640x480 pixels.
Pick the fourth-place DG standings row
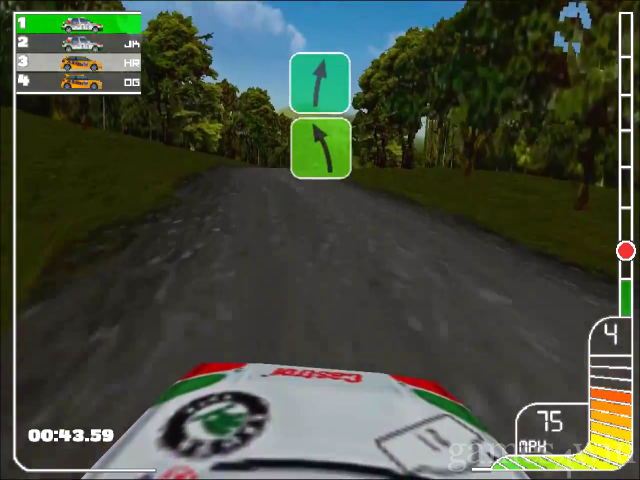point(78,82)
